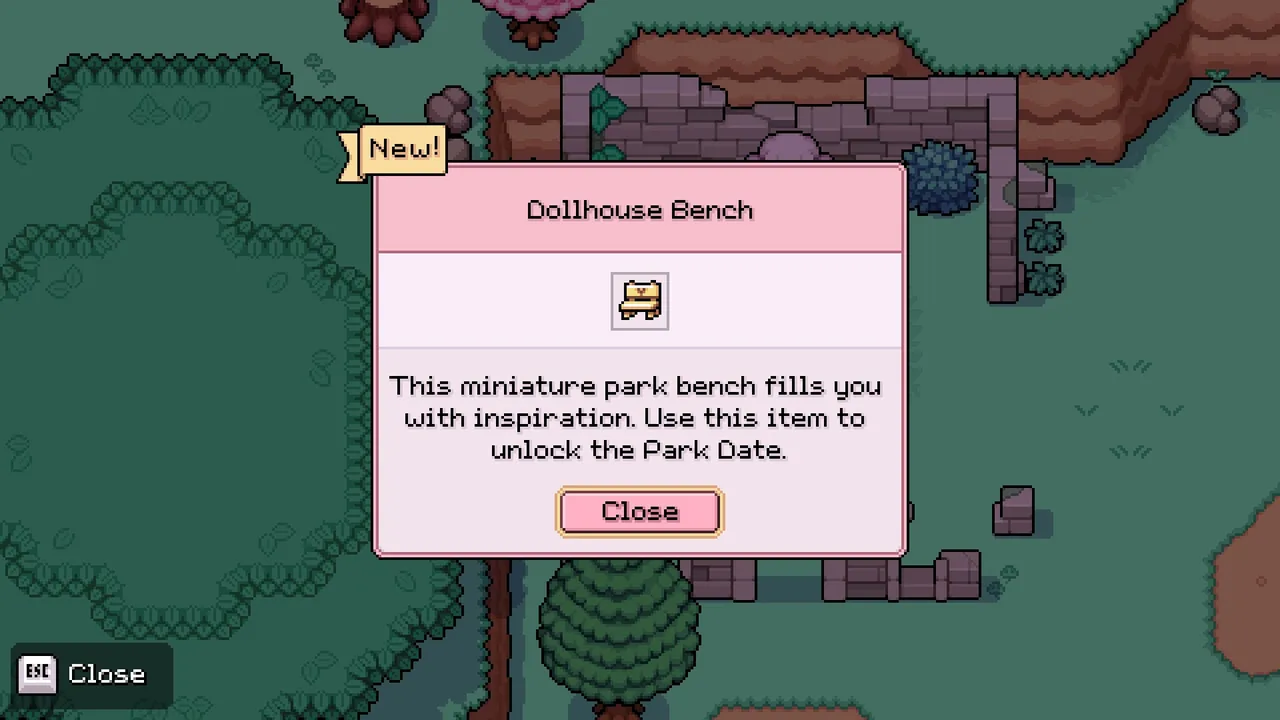Screen dimensions: 1280x720
Task: Select the pink flower at the top
Action: (530, 12)
